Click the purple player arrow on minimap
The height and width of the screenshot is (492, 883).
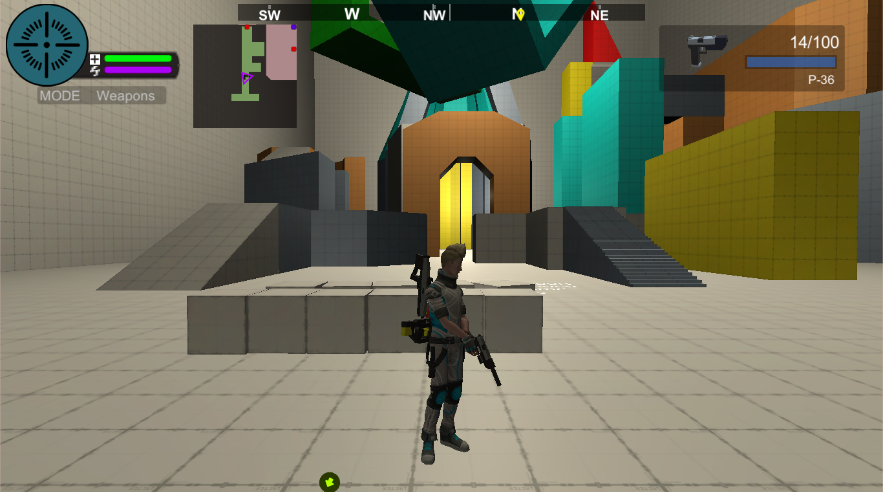(246, 77)
